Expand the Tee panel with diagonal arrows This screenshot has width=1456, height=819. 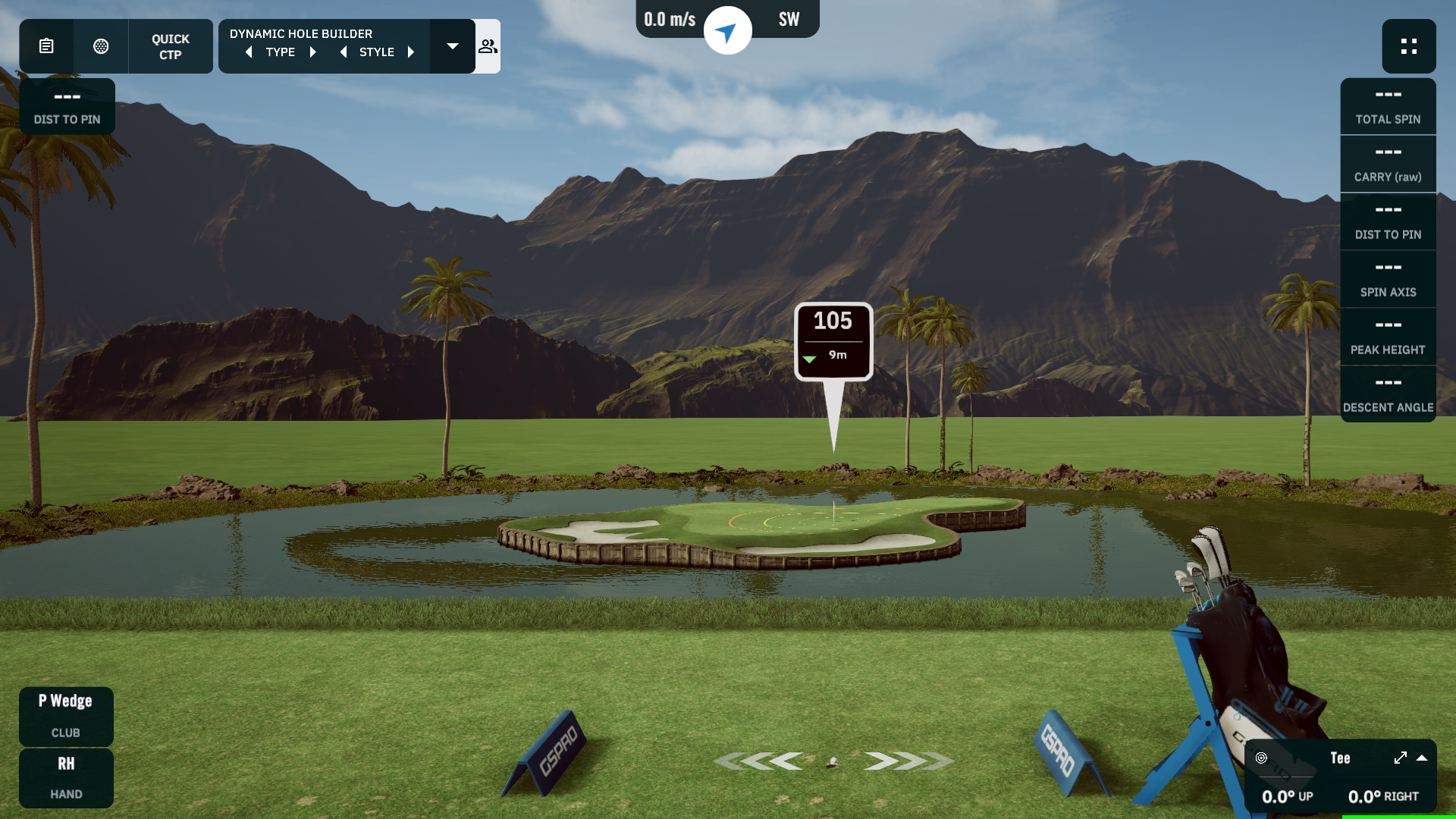1400,758
